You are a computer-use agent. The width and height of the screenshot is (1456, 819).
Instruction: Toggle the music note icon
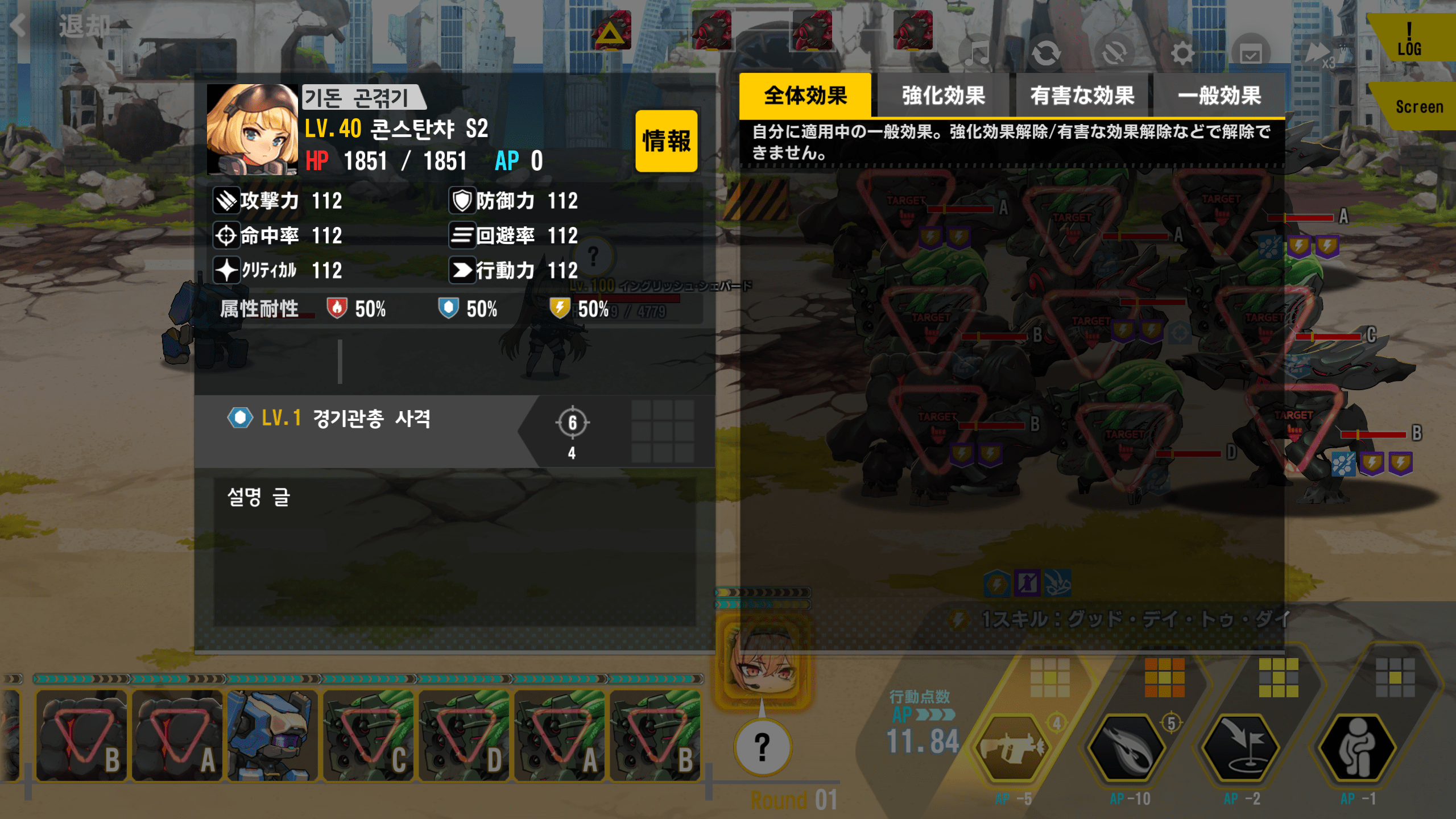tap(978, 54)
